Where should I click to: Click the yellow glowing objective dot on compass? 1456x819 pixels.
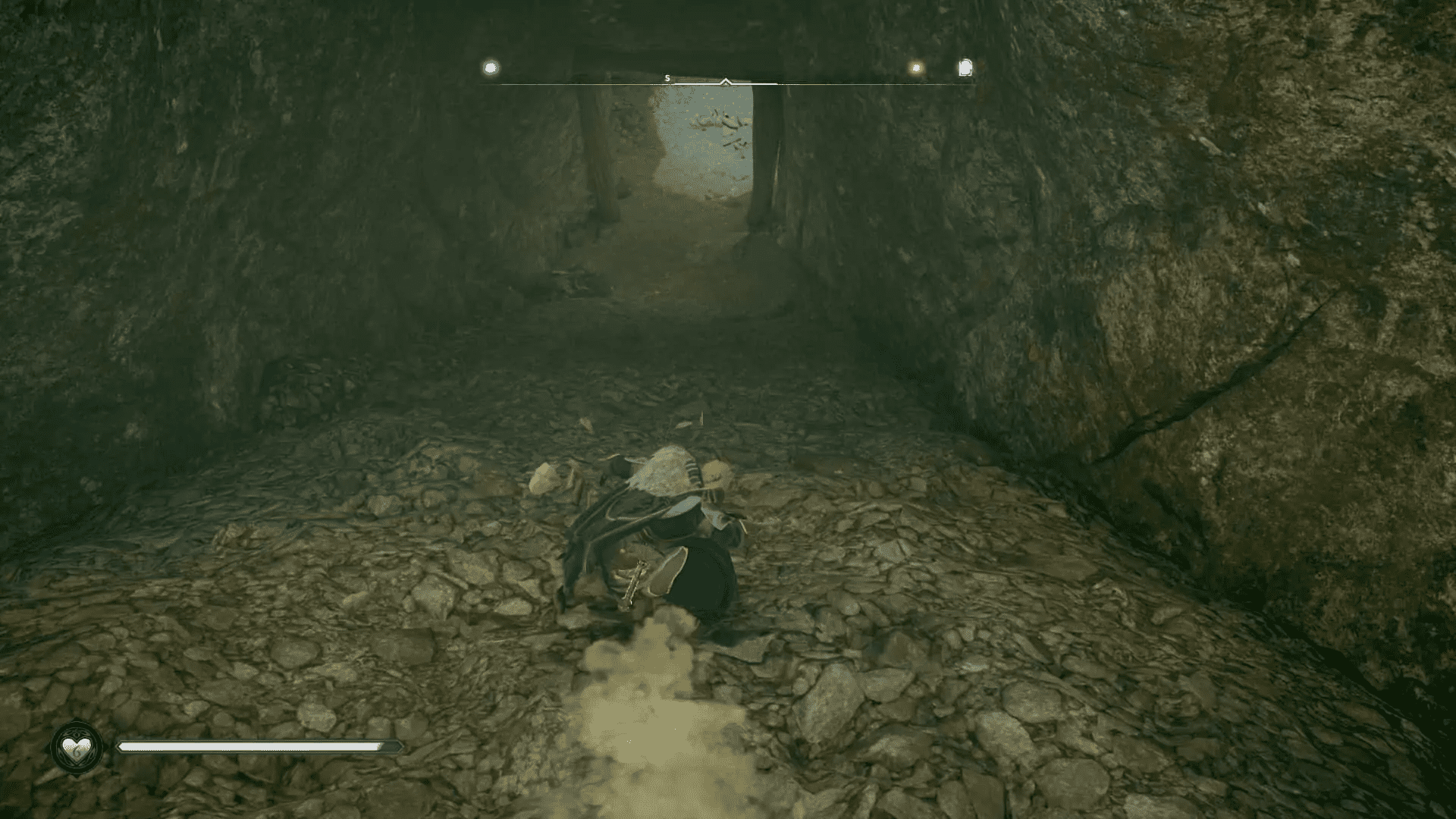click(915, 67)
